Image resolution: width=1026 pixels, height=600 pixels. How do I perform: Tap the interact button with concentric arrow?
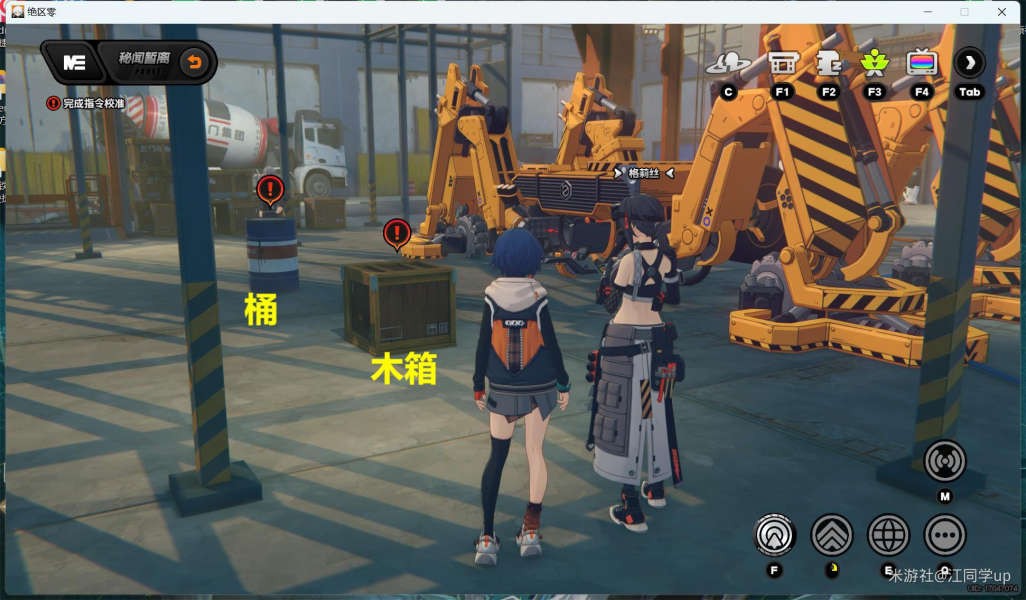tap(774, 535)
